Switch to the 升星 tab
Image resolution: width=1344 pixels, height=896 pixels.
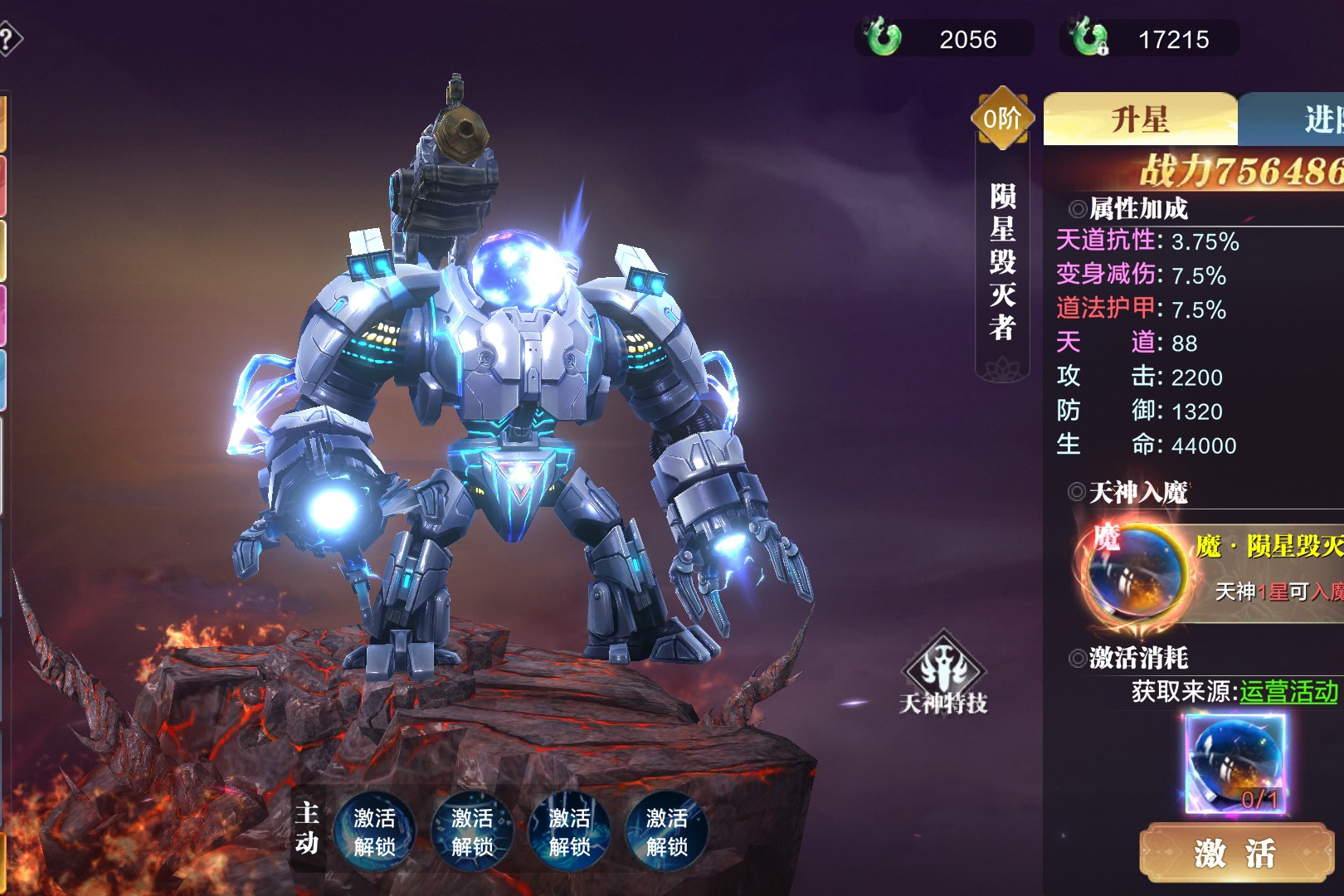1140,120
